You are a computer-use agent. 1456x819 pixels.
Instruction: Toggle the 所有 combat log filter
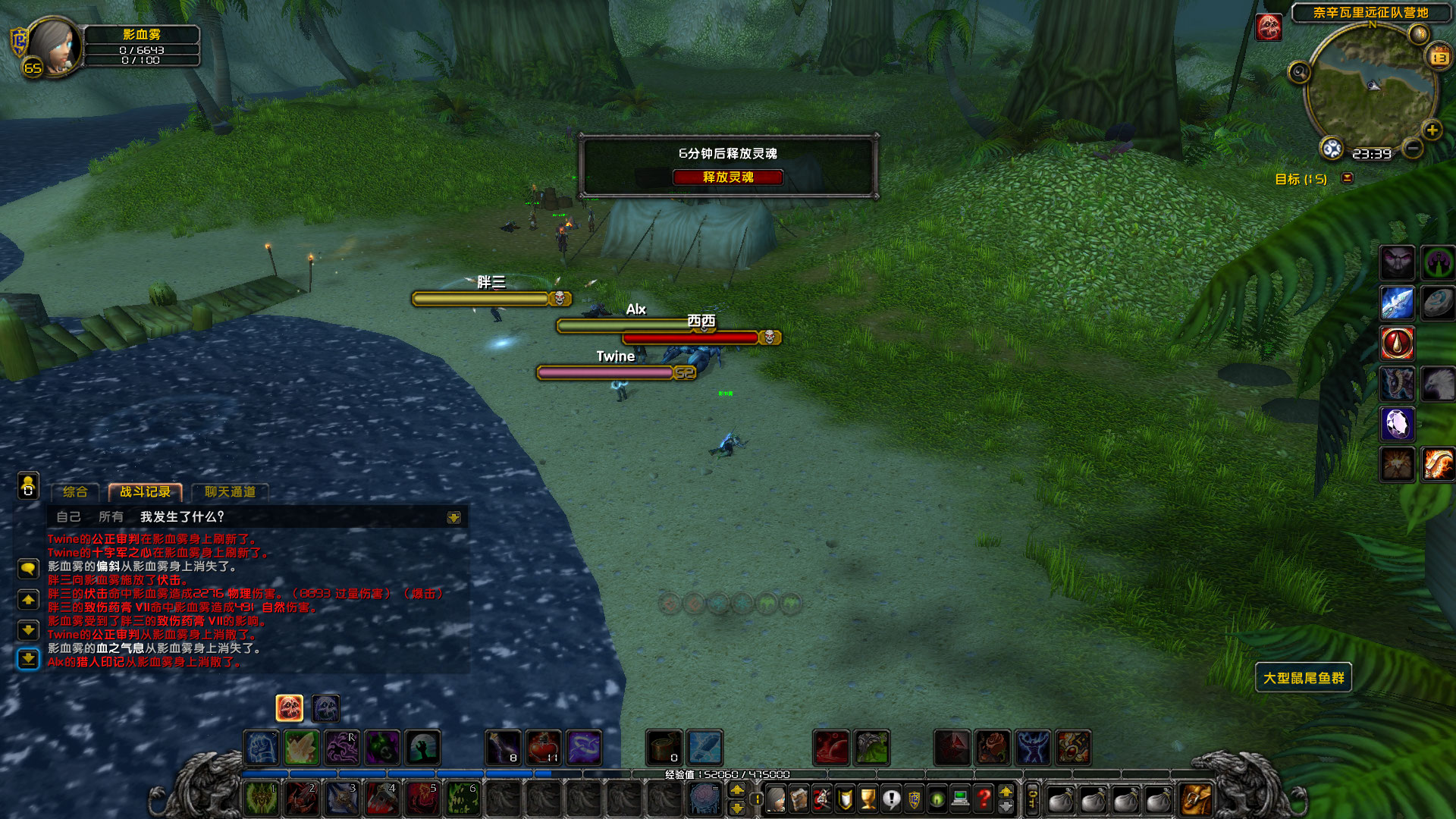point(112,516)
